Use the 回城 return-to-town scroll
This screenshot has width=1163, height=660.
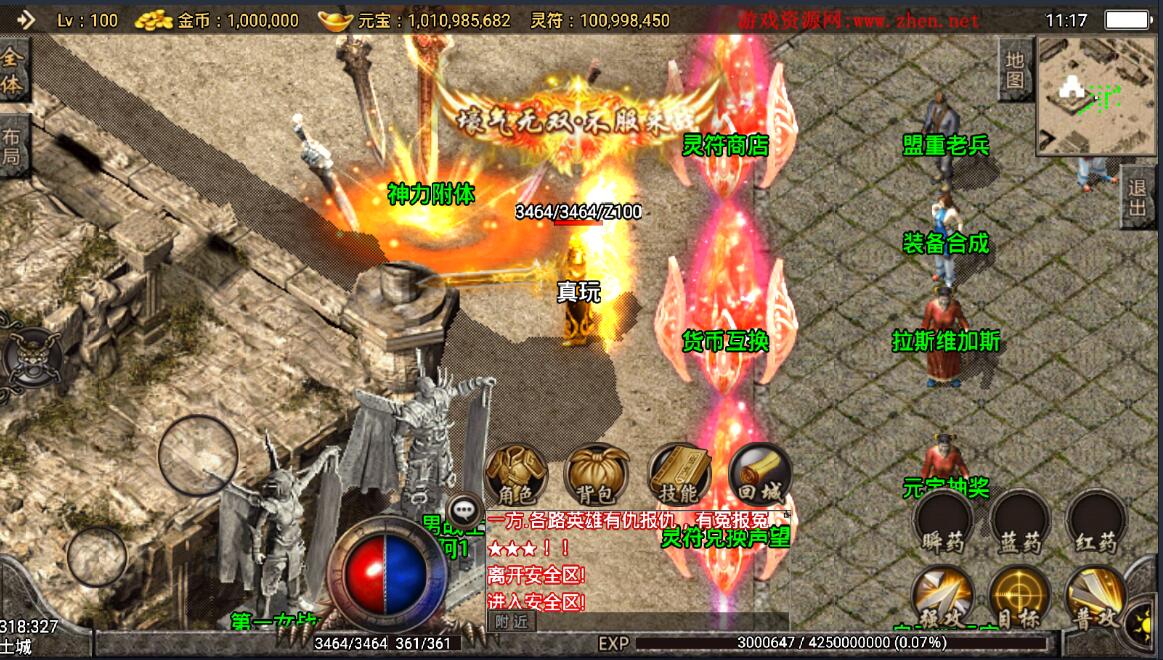coord(760,474)
